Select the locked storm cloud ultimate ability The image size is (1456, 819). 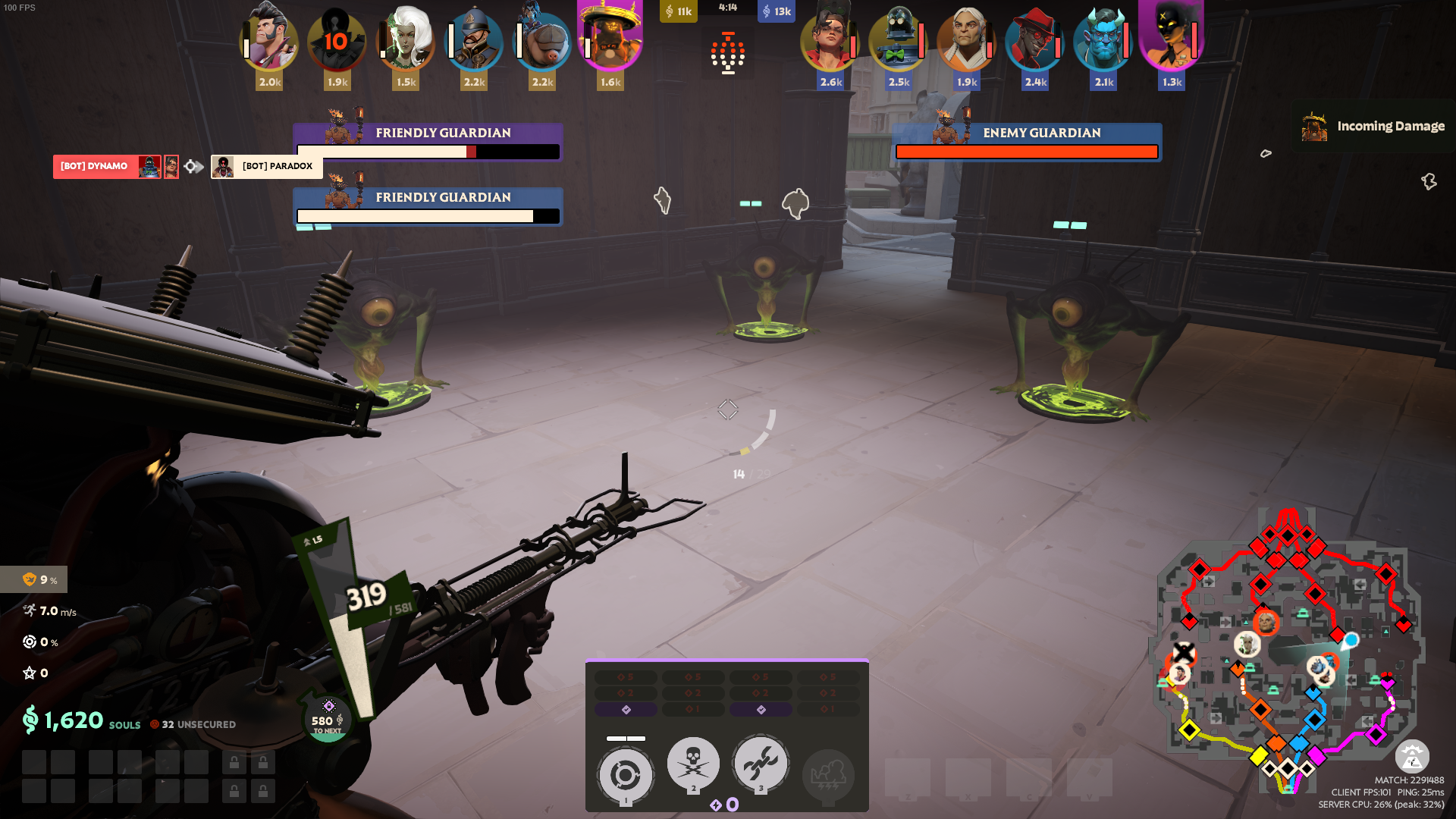coord(828,775)
